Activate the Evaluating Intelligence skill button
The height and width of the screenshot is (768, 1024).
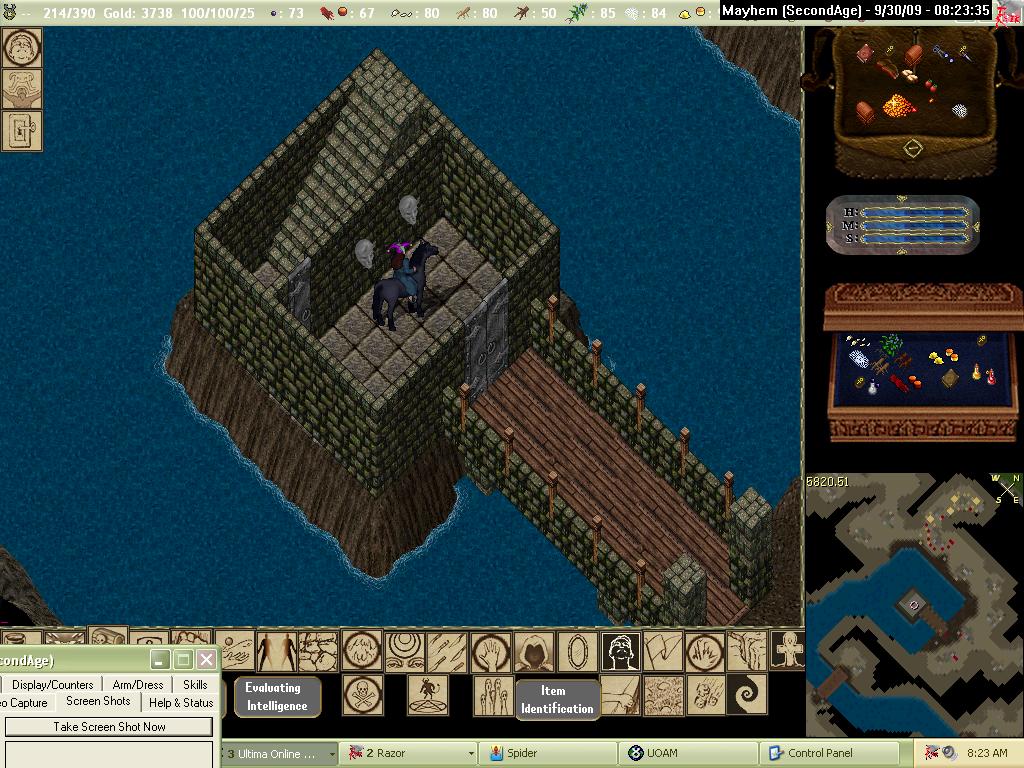[x=277, y=696]
